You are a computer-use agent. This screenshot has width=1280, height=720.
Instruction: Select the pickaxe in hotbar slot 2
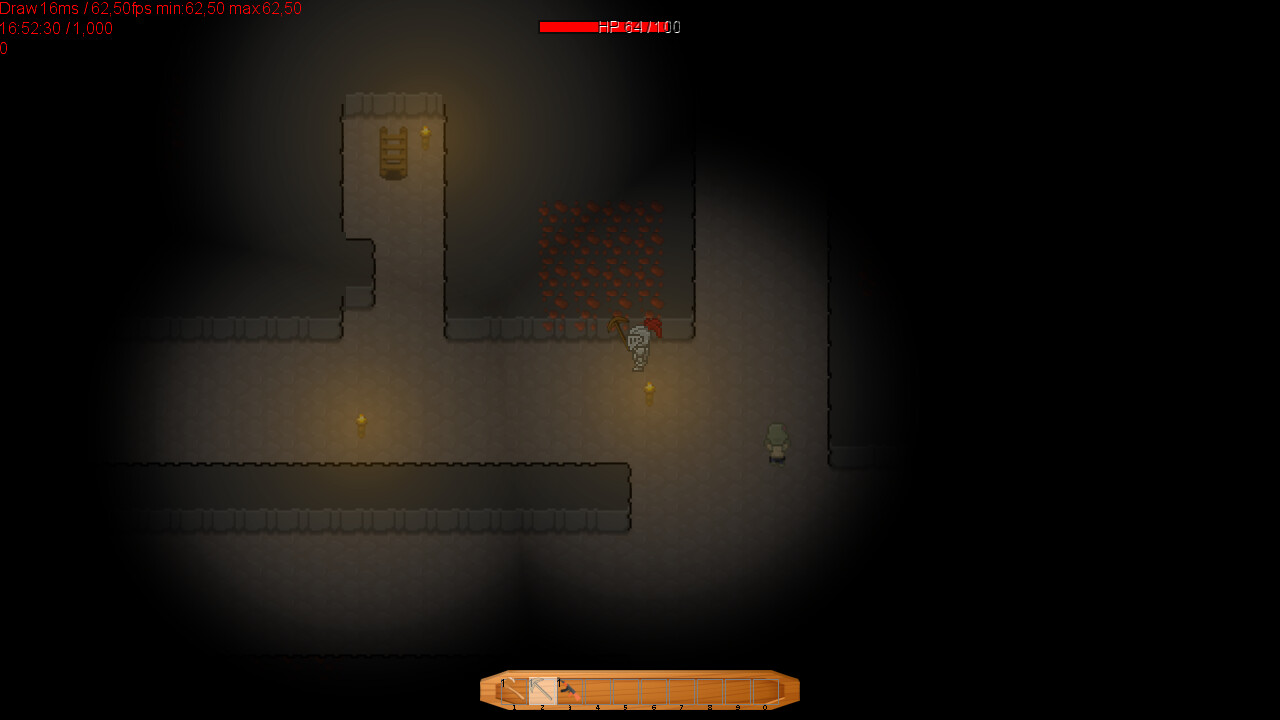(x=542, y=690)
